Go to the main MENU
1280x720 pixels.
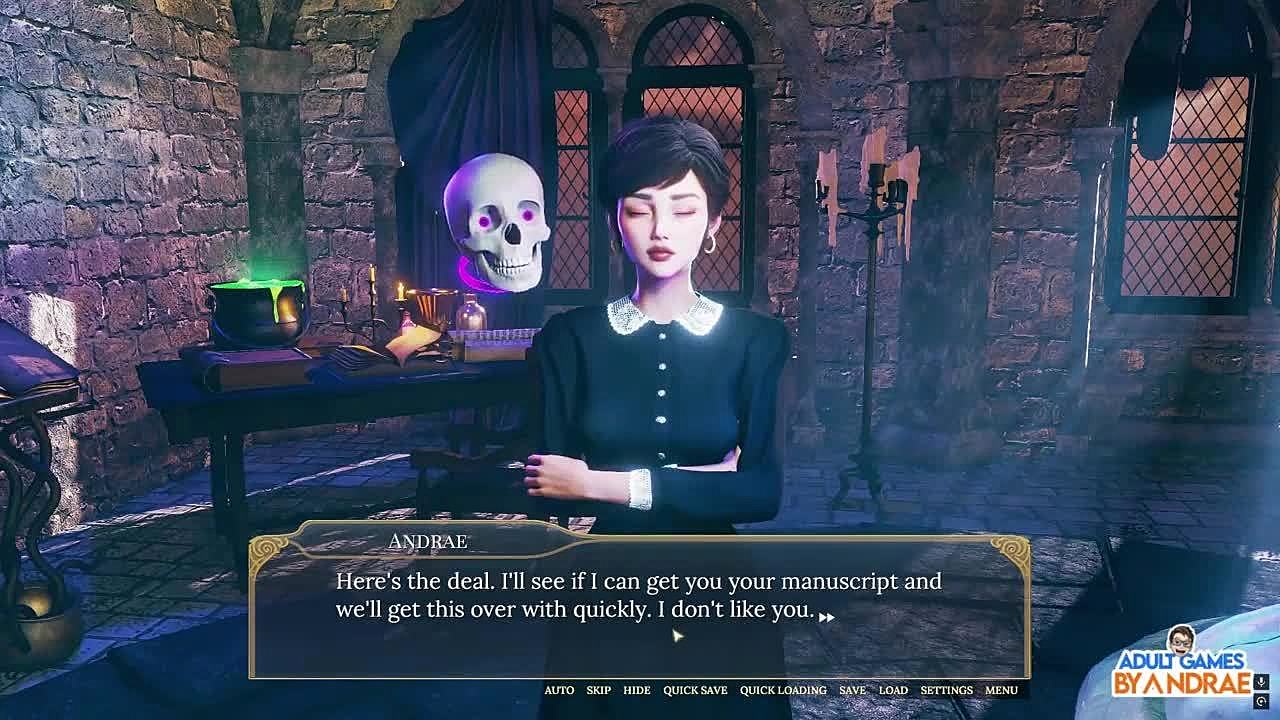pos(1001,690)
